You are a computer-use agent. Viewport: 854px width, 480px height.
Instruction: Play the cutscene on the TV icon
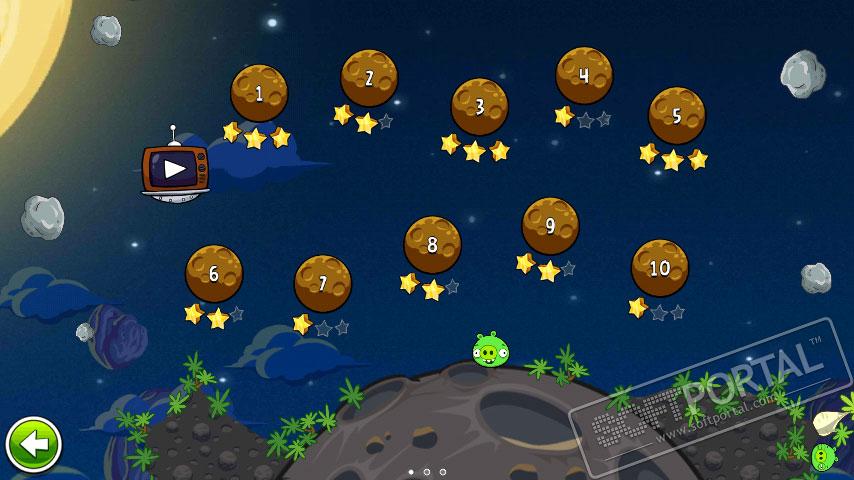pos(175,168)
